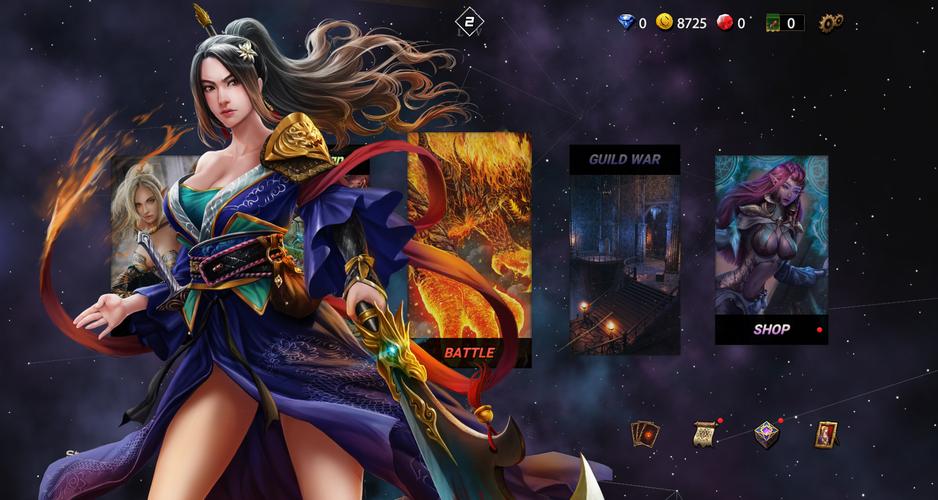Open settings with the gear icon
Viewport: 938px width, 500px height.
click(x=831, y=22)
